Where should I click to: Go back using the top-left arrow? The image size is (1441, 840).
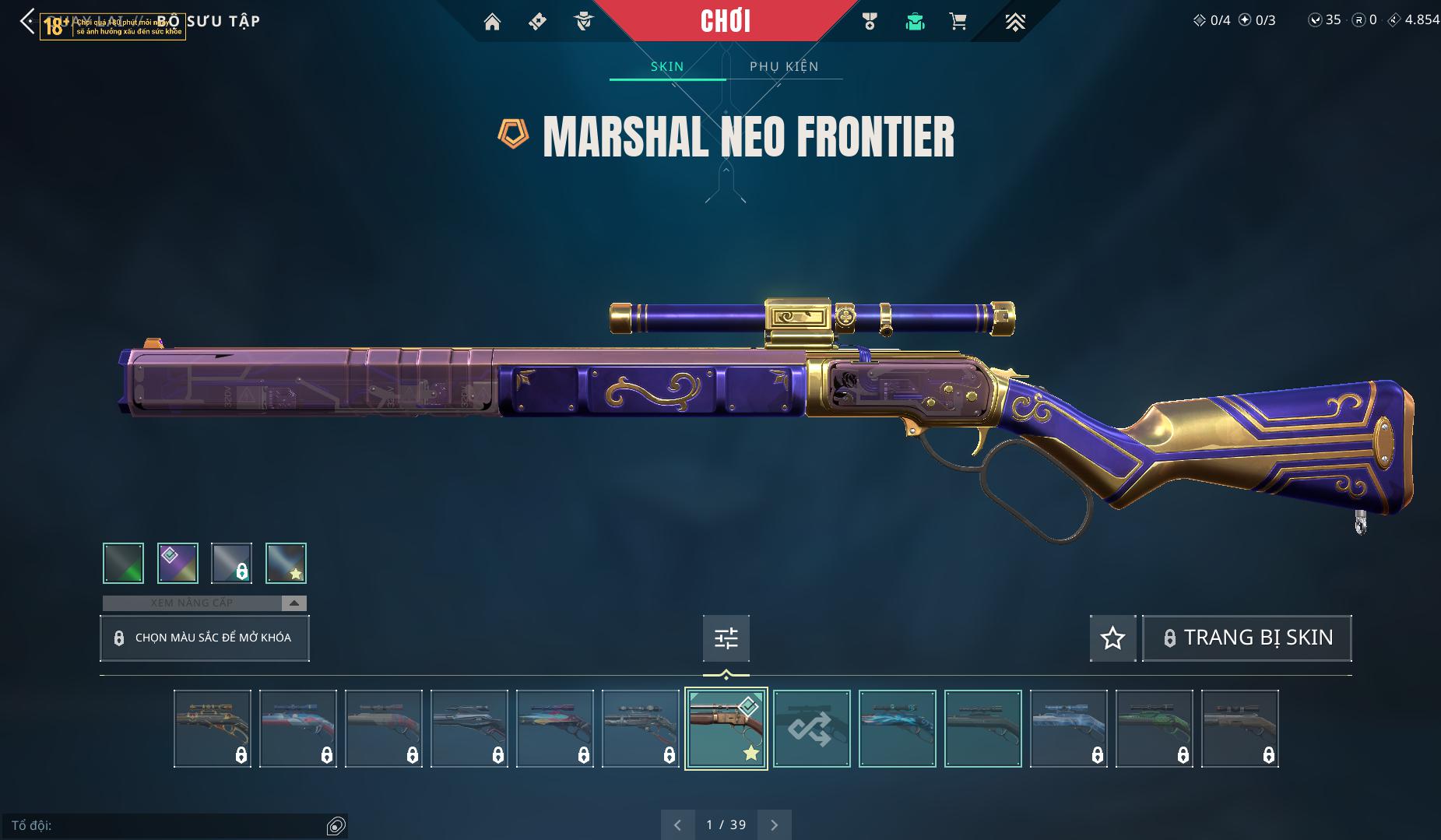27,21
